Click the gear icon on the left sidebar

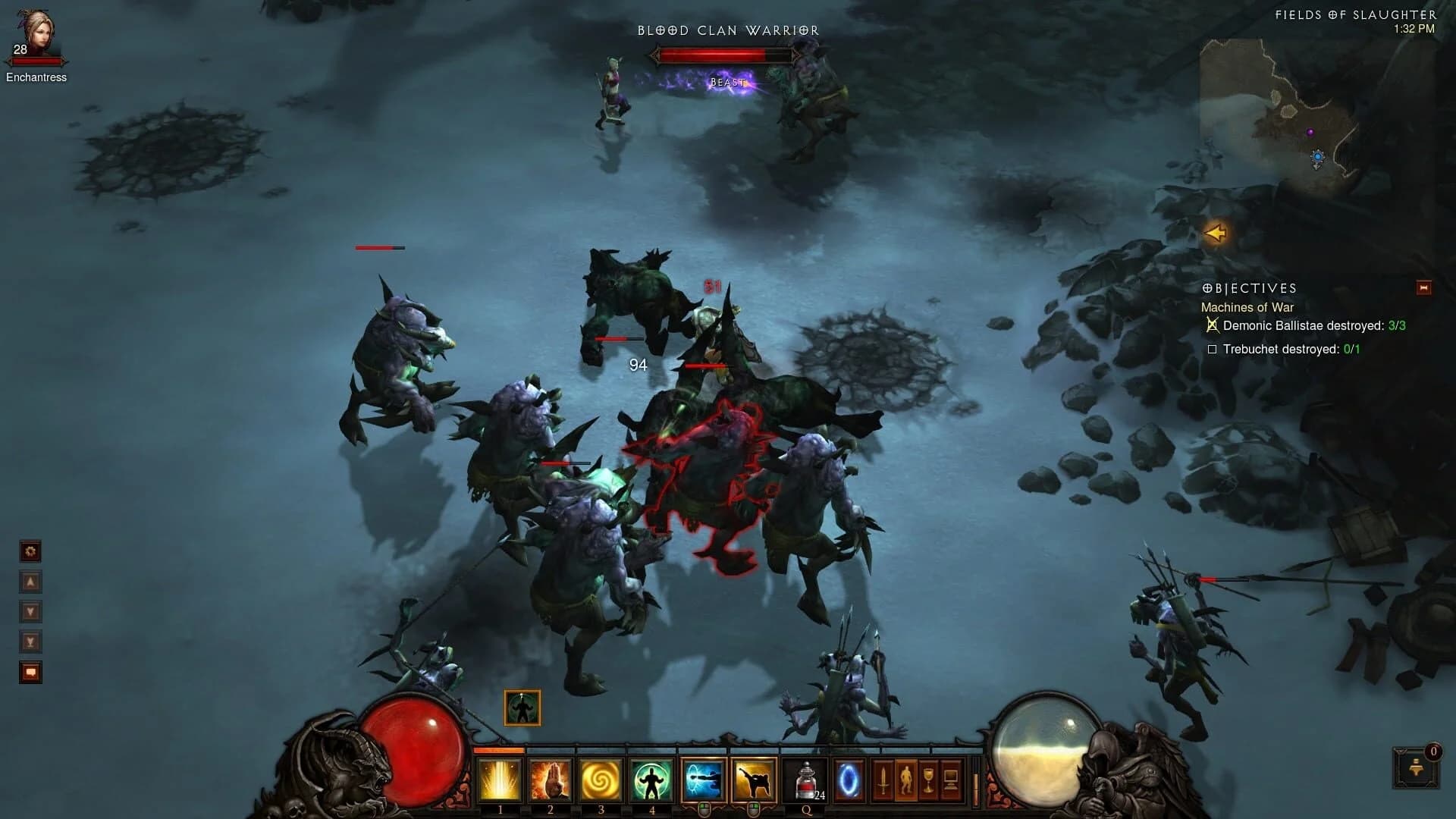30,551
